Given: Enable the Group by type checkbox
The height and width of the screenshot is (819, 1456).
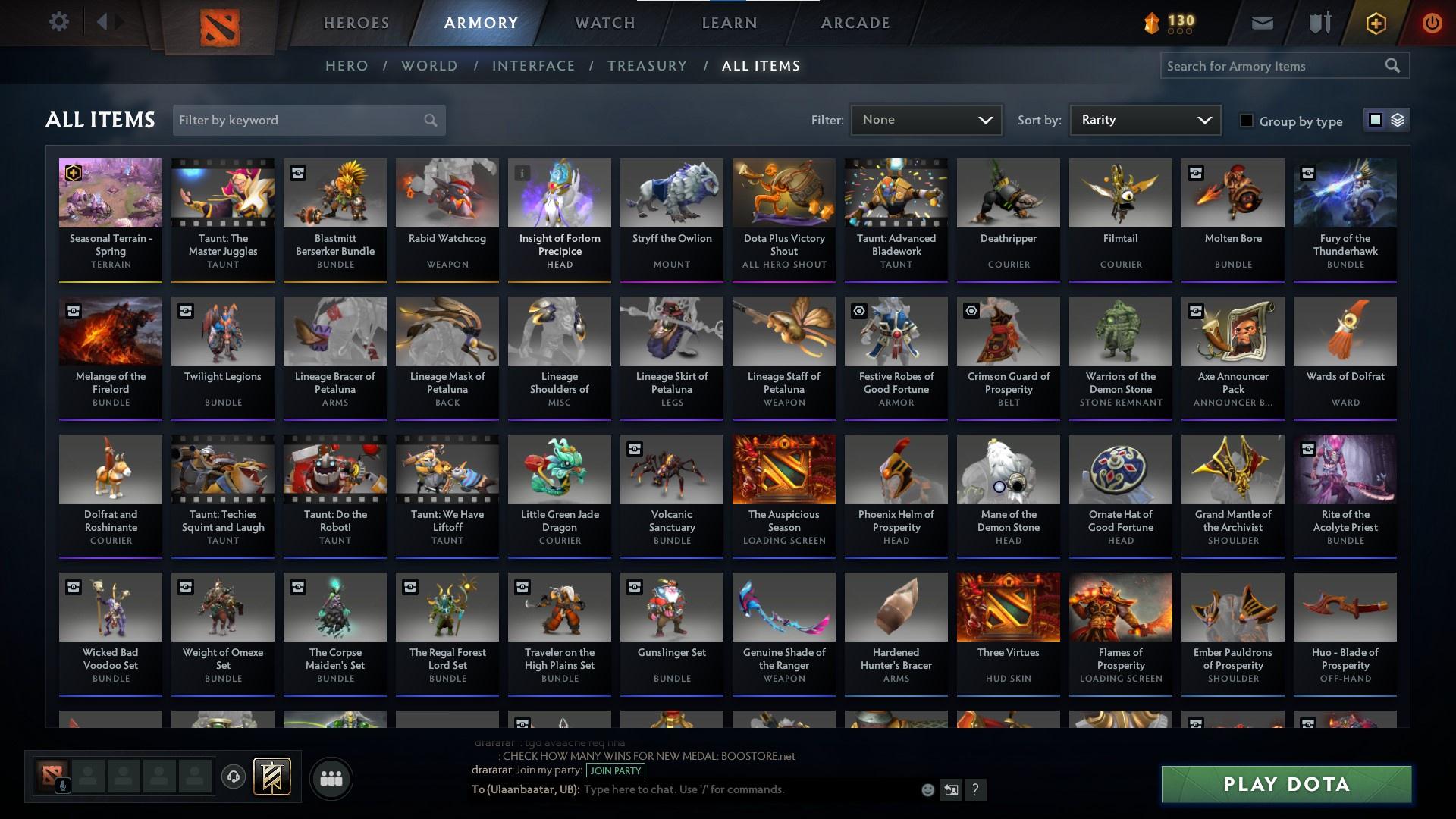Looking at the screenshot, I should [1247, 121].
